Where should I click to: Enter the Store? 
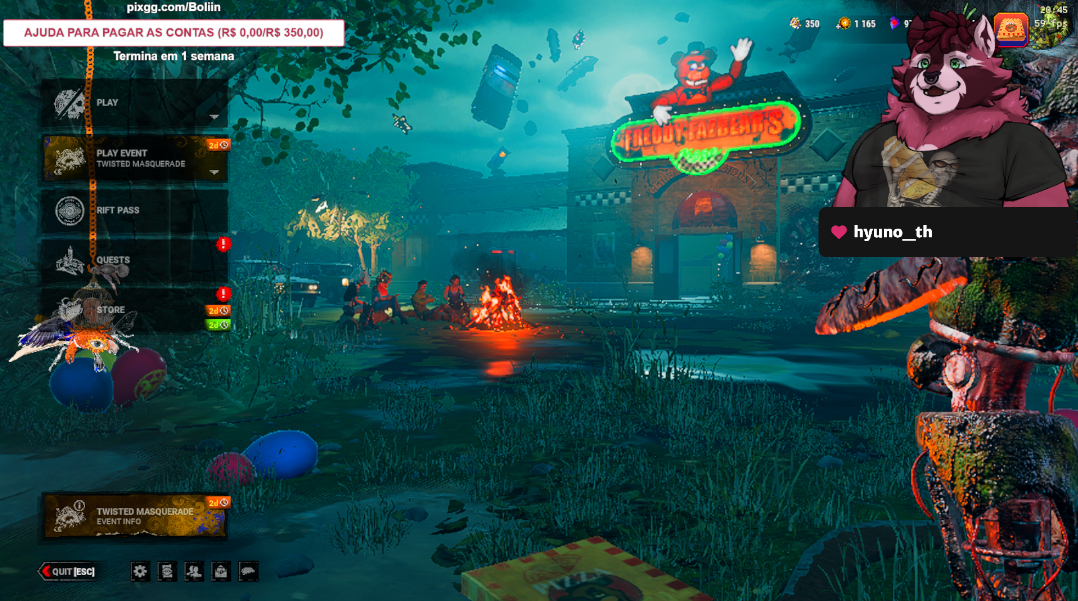tap(134, 311)
